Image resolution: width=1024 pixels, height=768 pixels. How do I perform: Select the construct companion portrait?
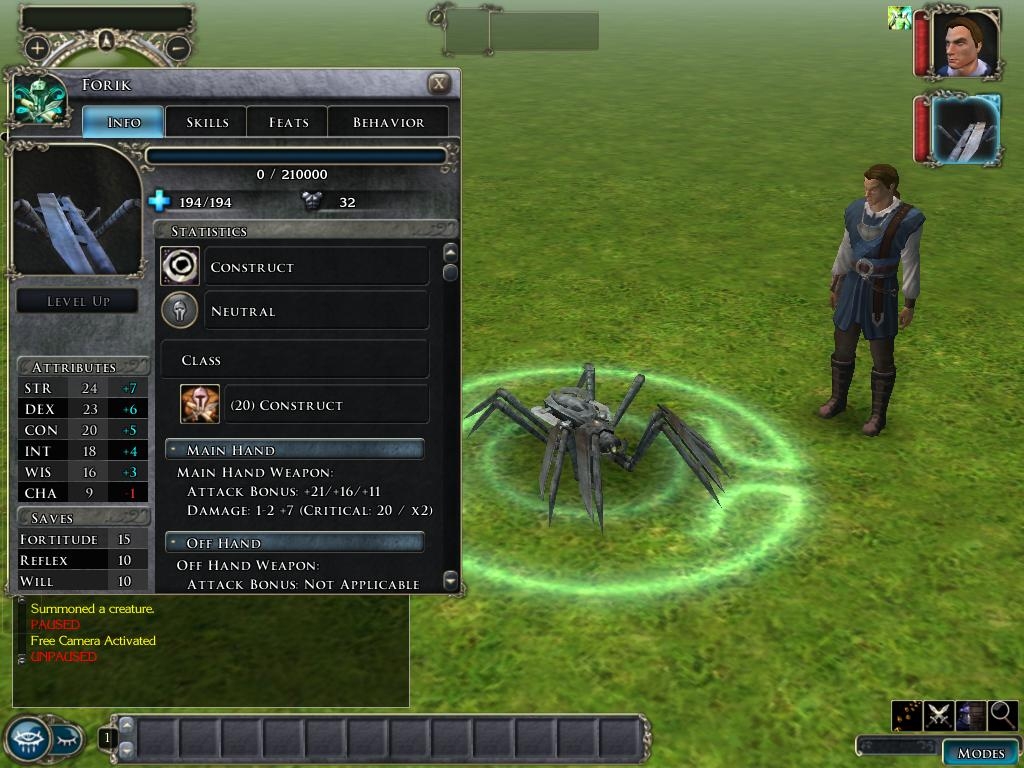point(964,129)
